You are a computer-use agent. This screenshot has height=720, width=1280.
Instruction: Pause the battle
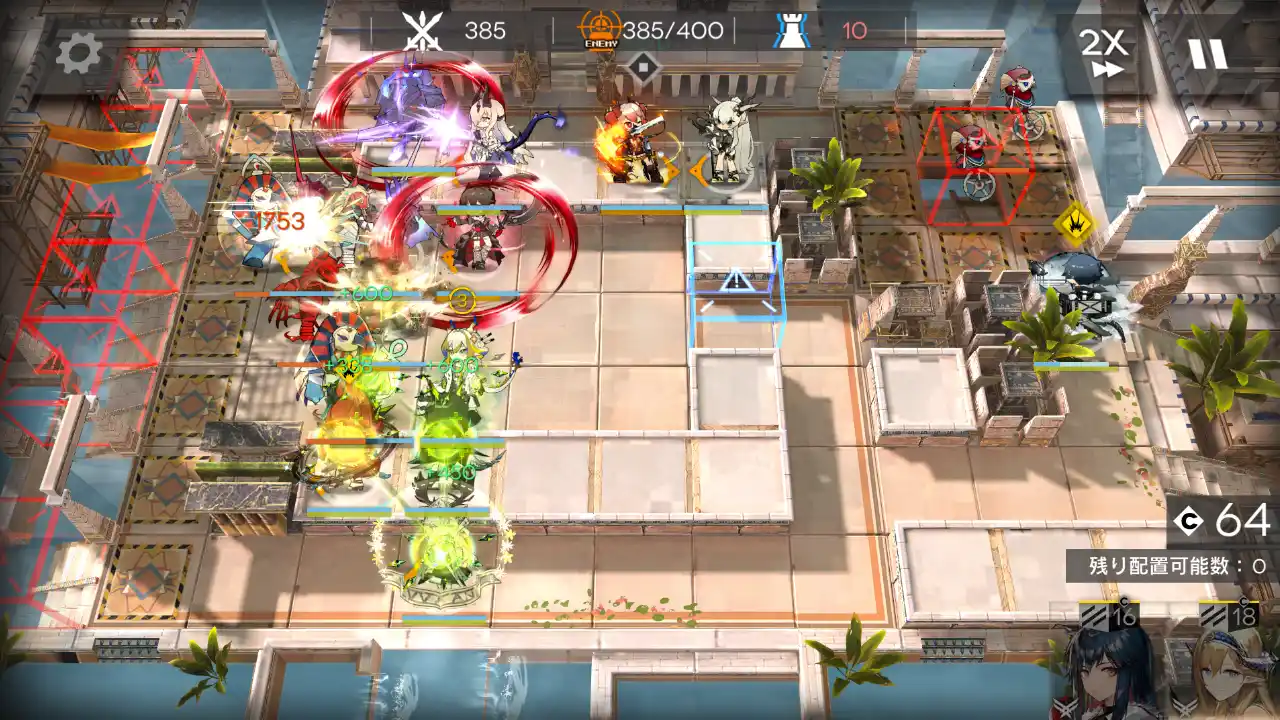click(1207, 53)
